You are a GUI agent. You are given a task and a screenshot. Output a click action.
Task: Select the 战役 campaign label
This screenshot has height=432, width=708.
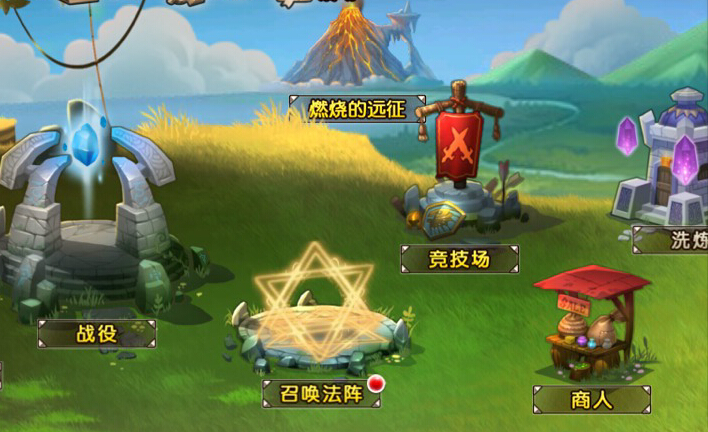[97, 333]
